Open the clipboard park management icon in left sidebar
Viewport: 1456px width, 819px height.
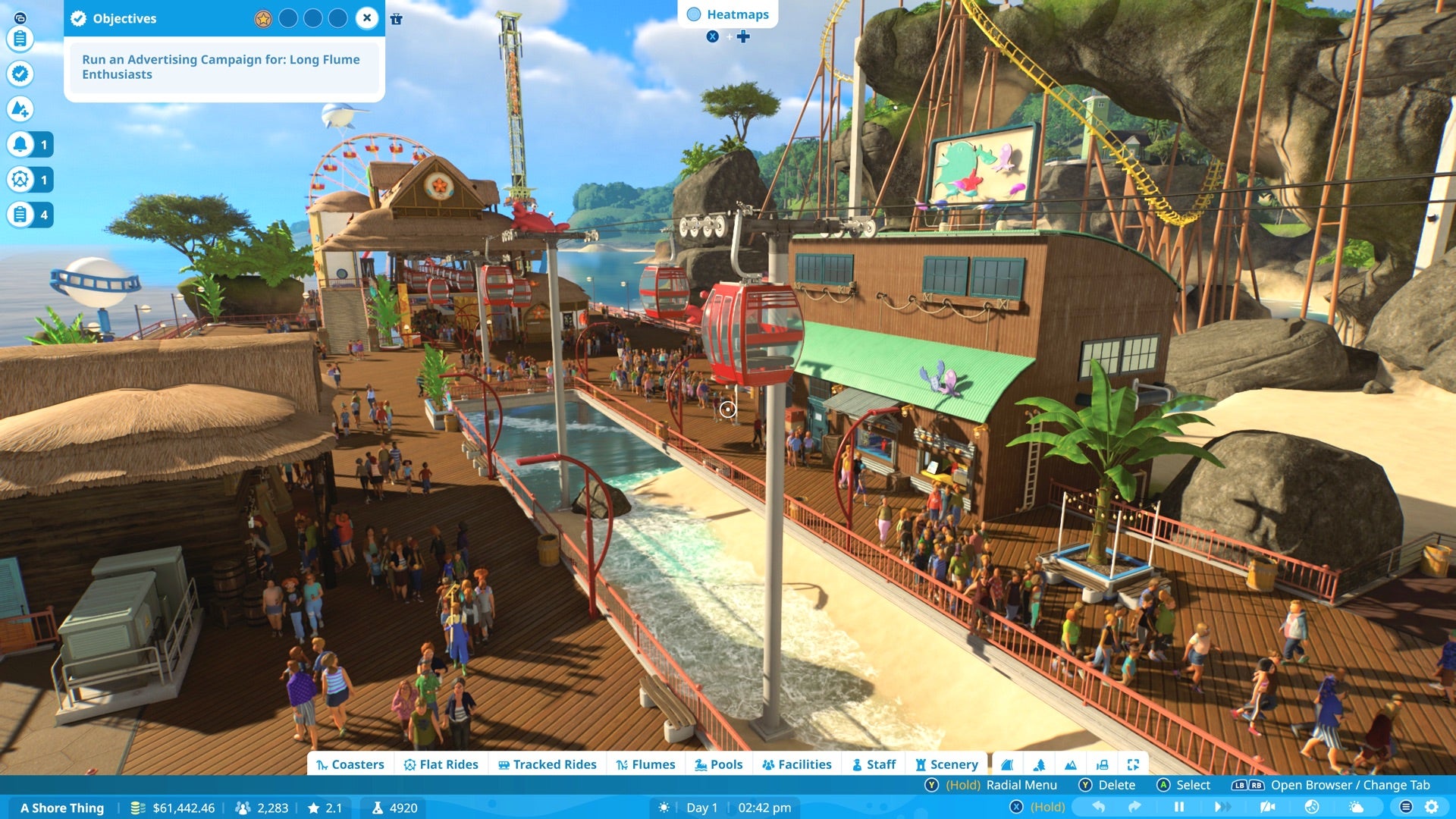point(20,39)
